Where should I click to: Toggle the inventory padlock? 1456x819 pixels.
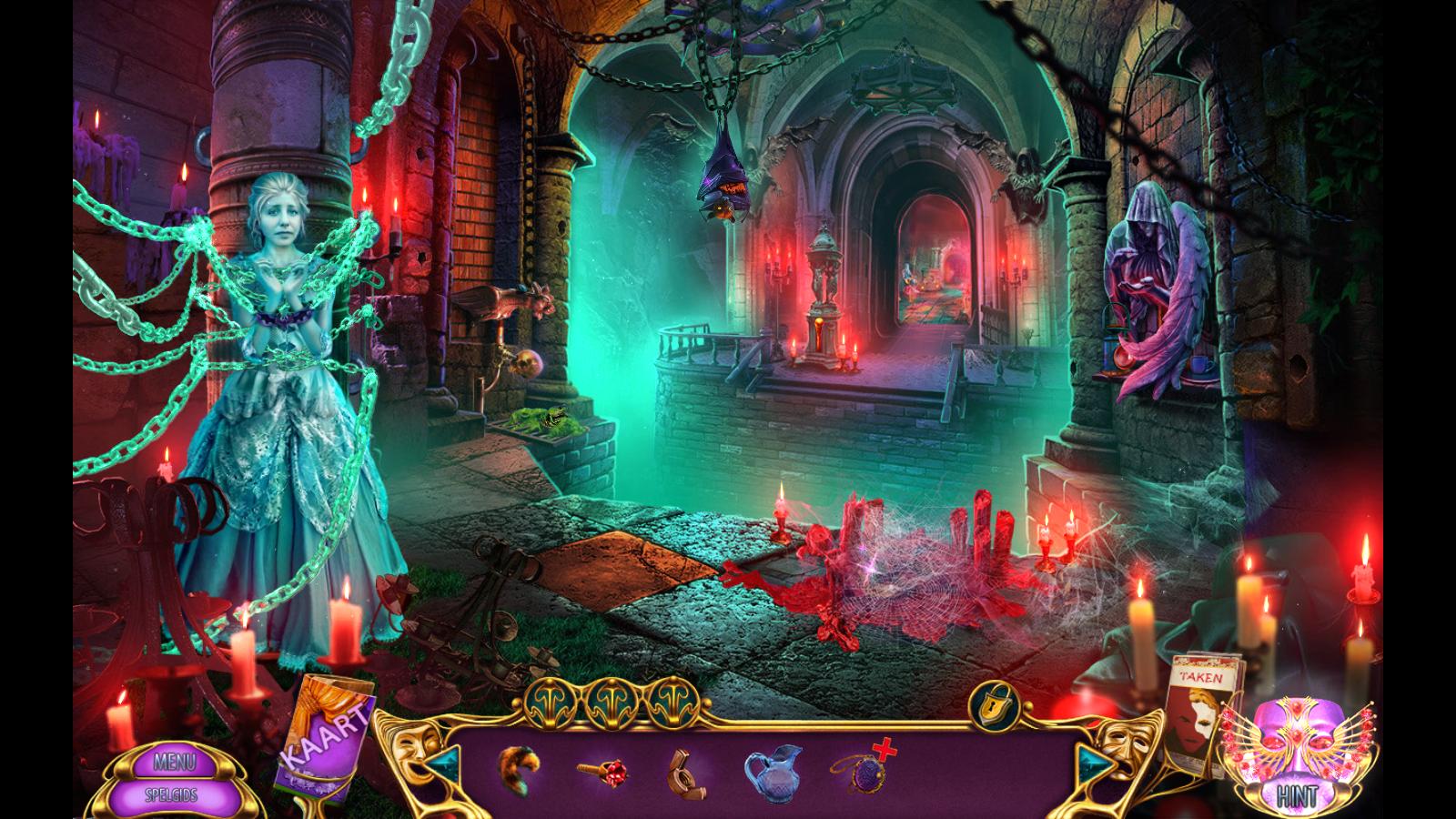coord(991,703)
